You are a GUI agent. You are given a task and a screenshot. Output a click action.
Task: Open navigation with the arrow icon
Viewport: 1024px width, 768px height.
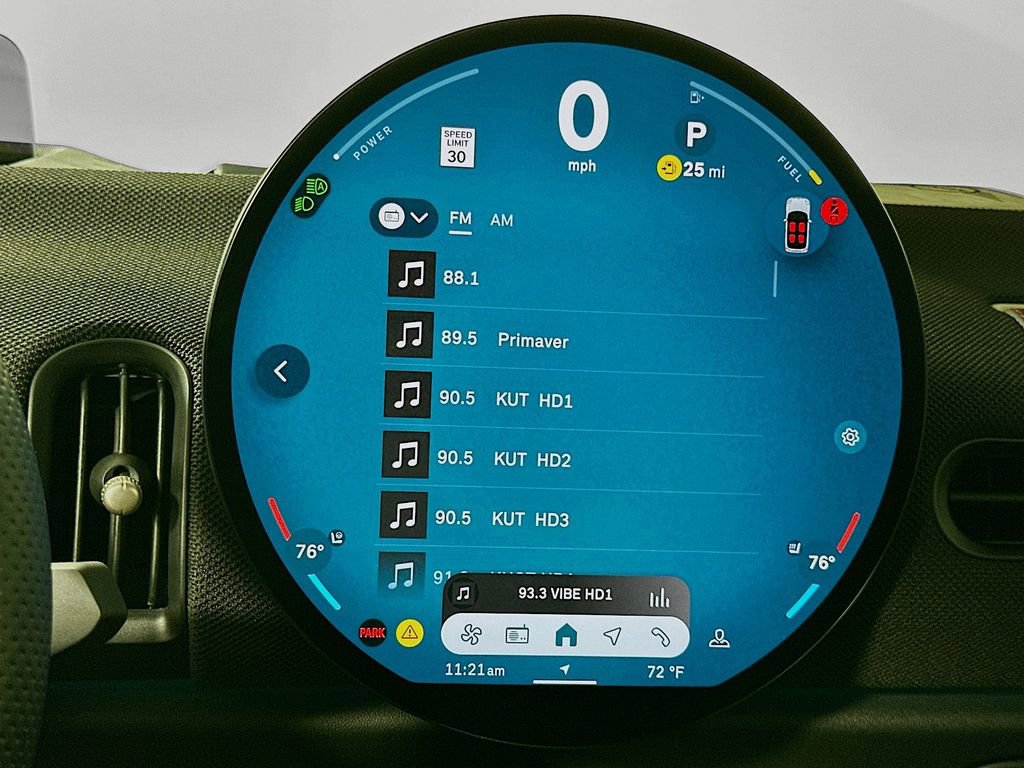coord(612,635)
